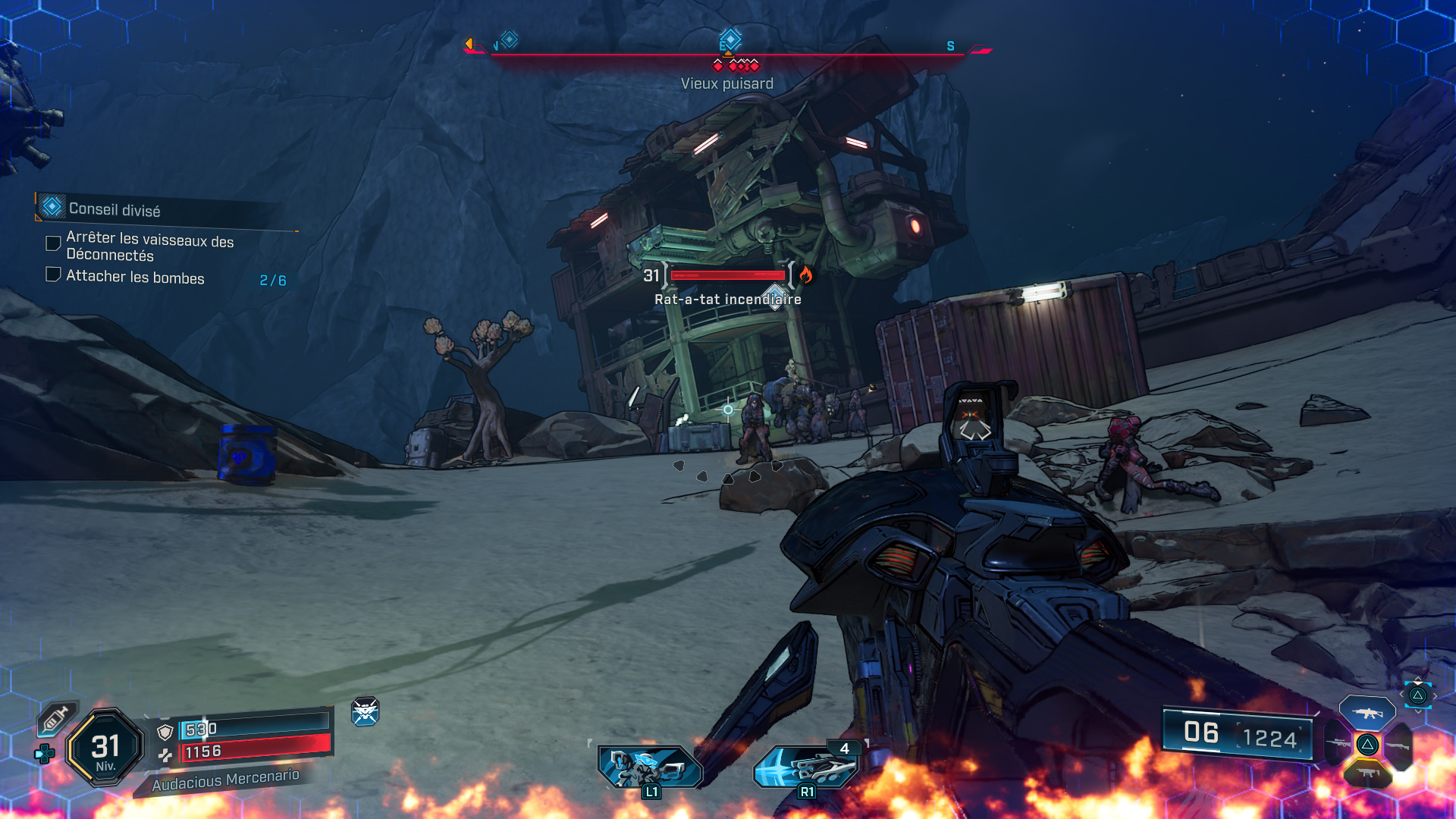
Task: Click the blue d-pad icon beside level badge
Action: coord(44,754)
